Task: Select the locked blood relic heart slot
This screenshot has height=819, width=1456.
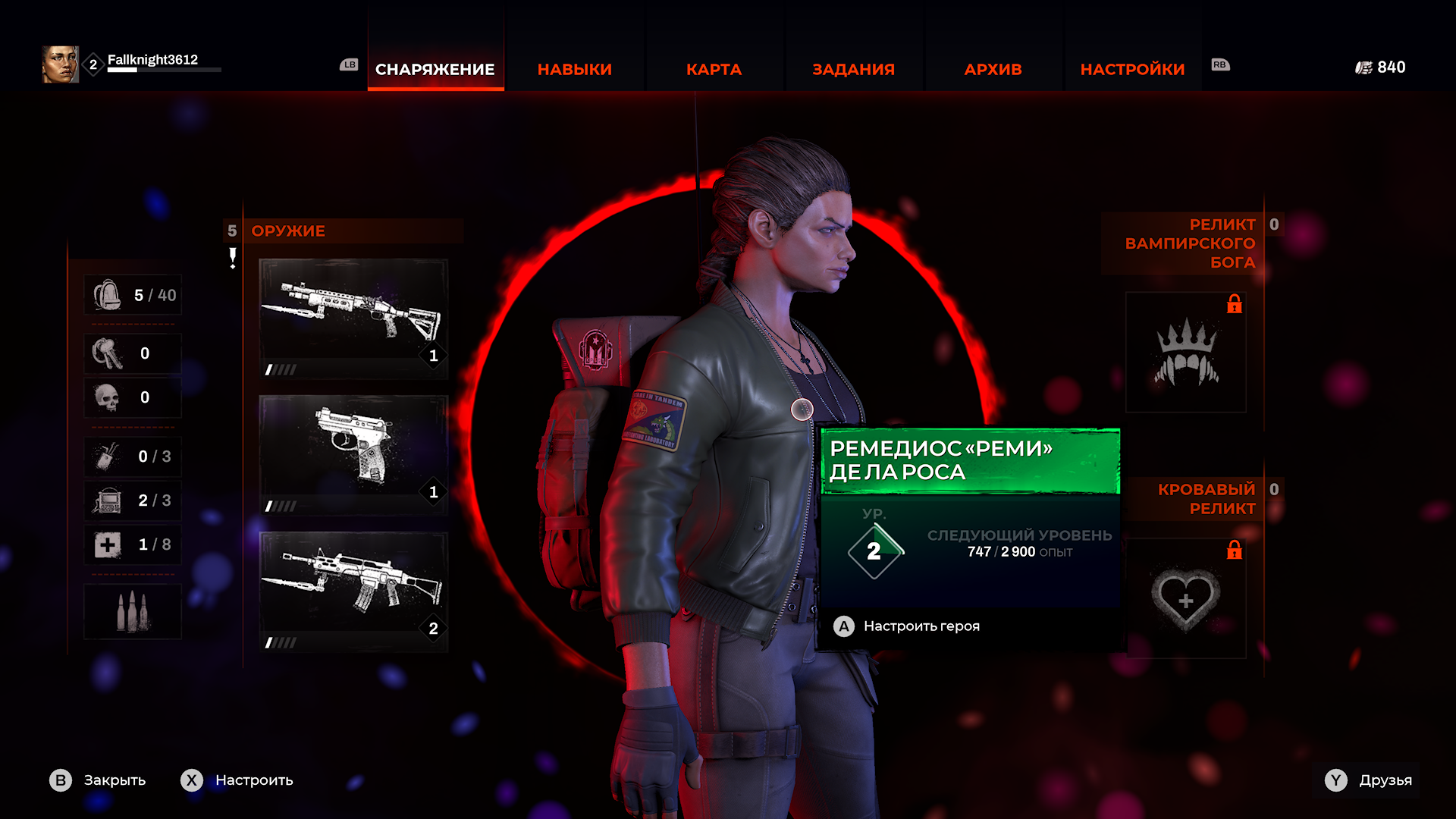Action: [1186, 598]
